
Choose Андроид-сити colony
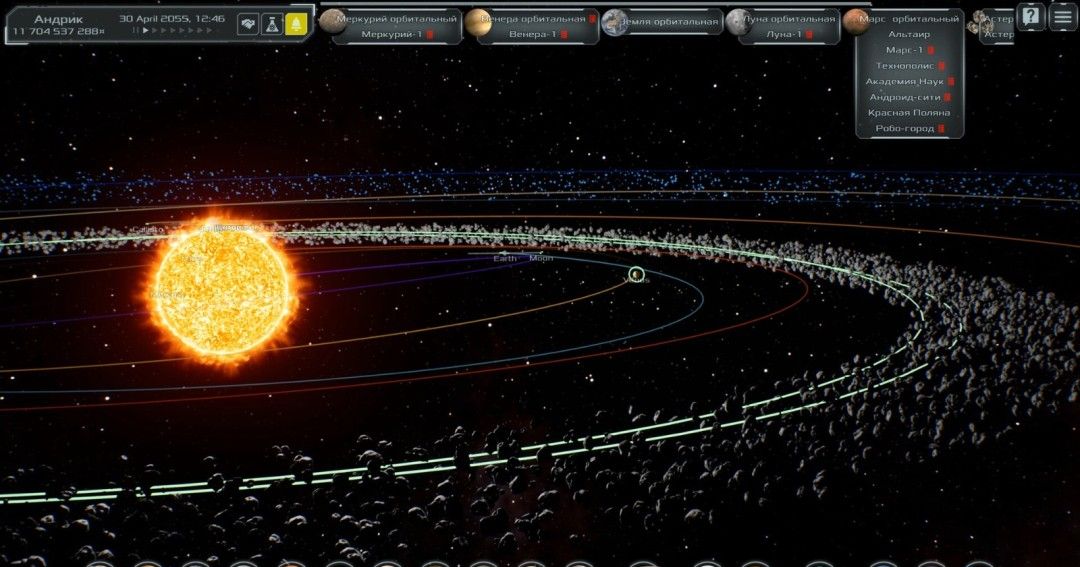pos(905,97)
